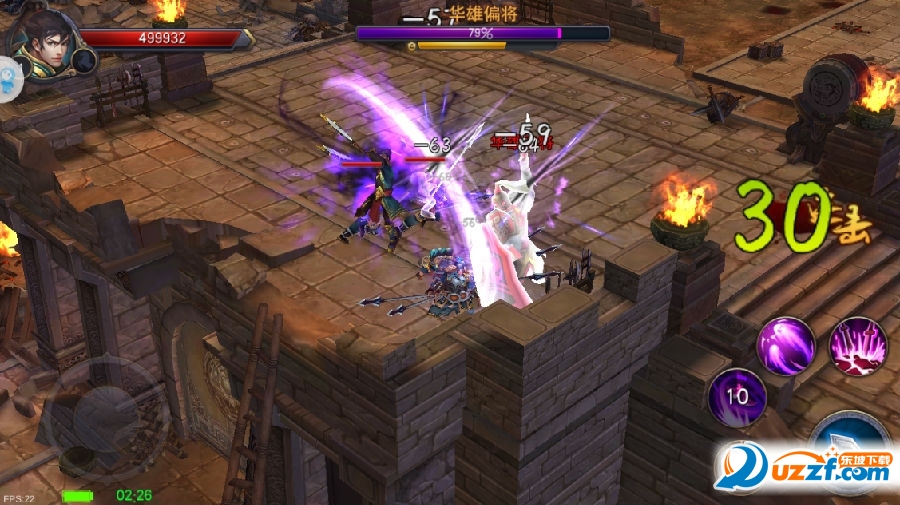This screenshot has width=900, height=505.
Task: Activate the purple slash wave skill
Action: pos(787,346)
